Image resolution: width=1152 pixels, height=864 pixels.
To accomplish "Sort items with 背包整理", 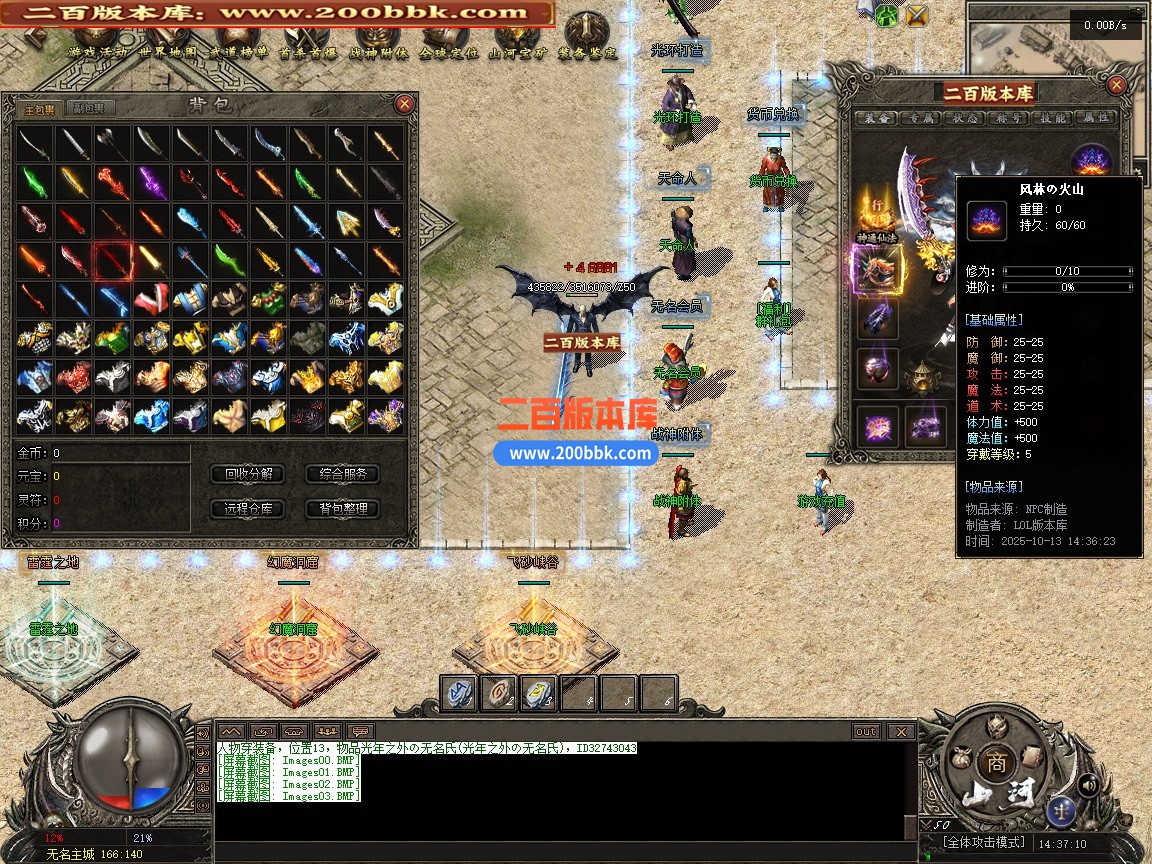I will (x=343, y=509).
